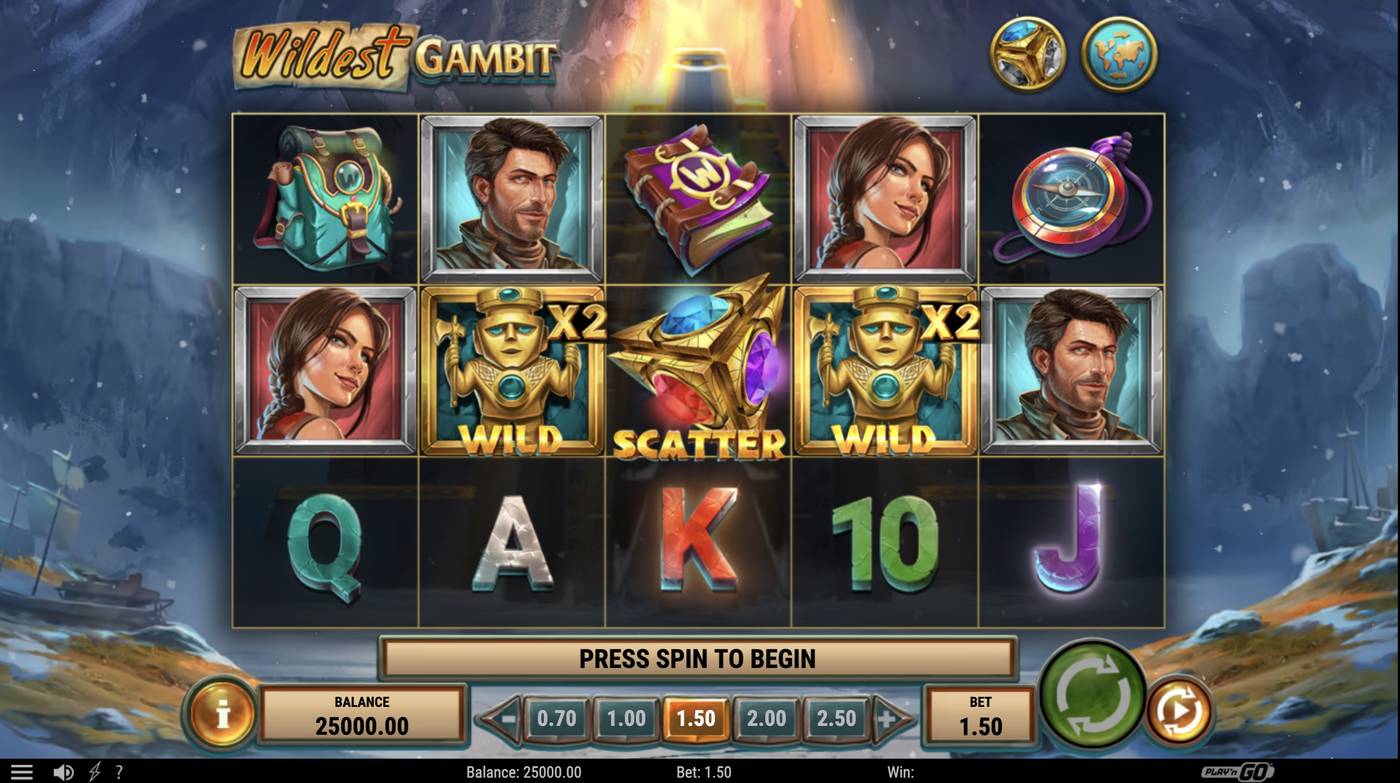
Task: Click the BALANCE display showing 25000.00
Action: (363, 713)
